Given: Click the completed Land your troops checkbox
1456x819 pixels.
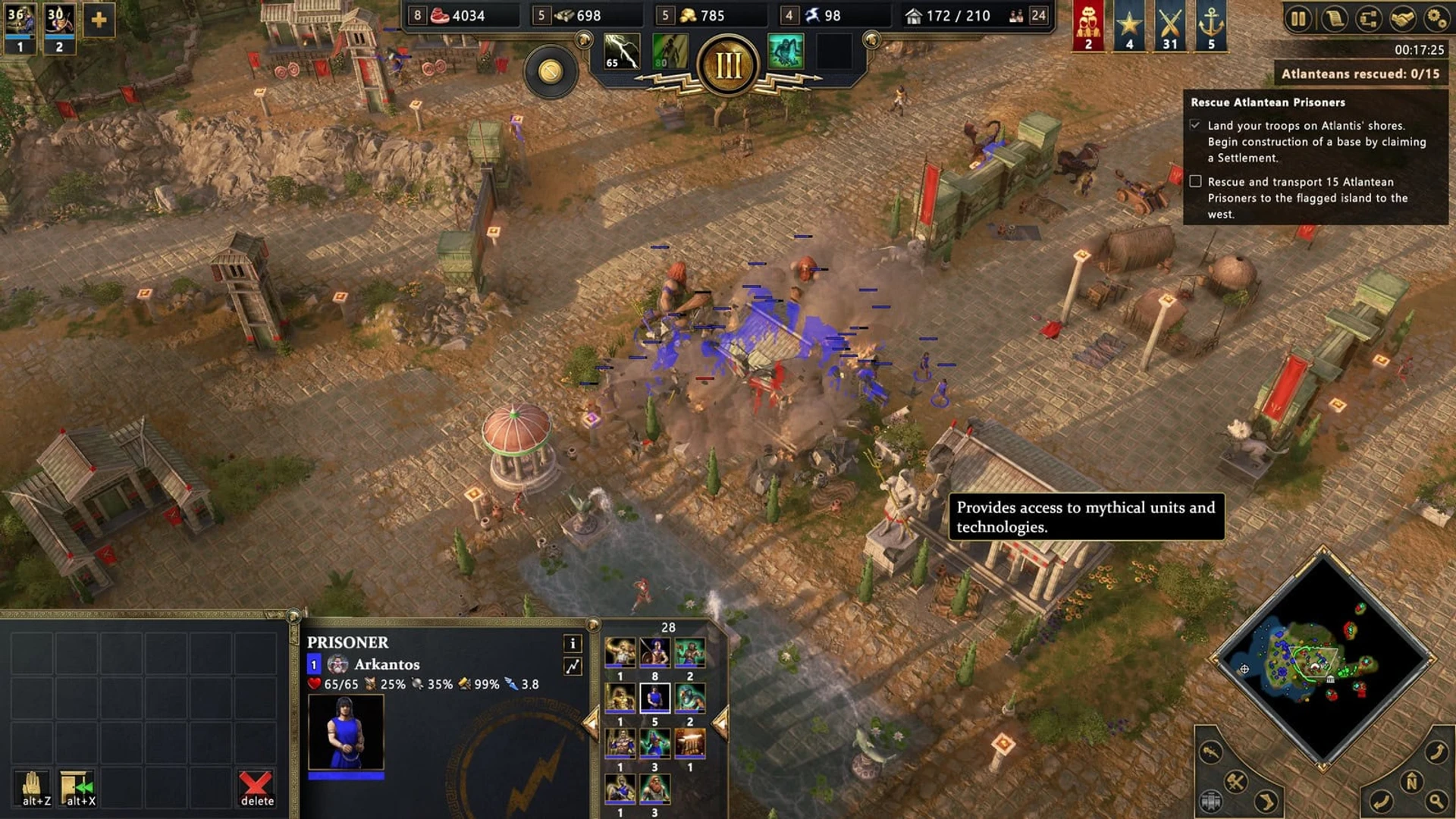Looking at the screenshot, I should [x=1197, y=124].
